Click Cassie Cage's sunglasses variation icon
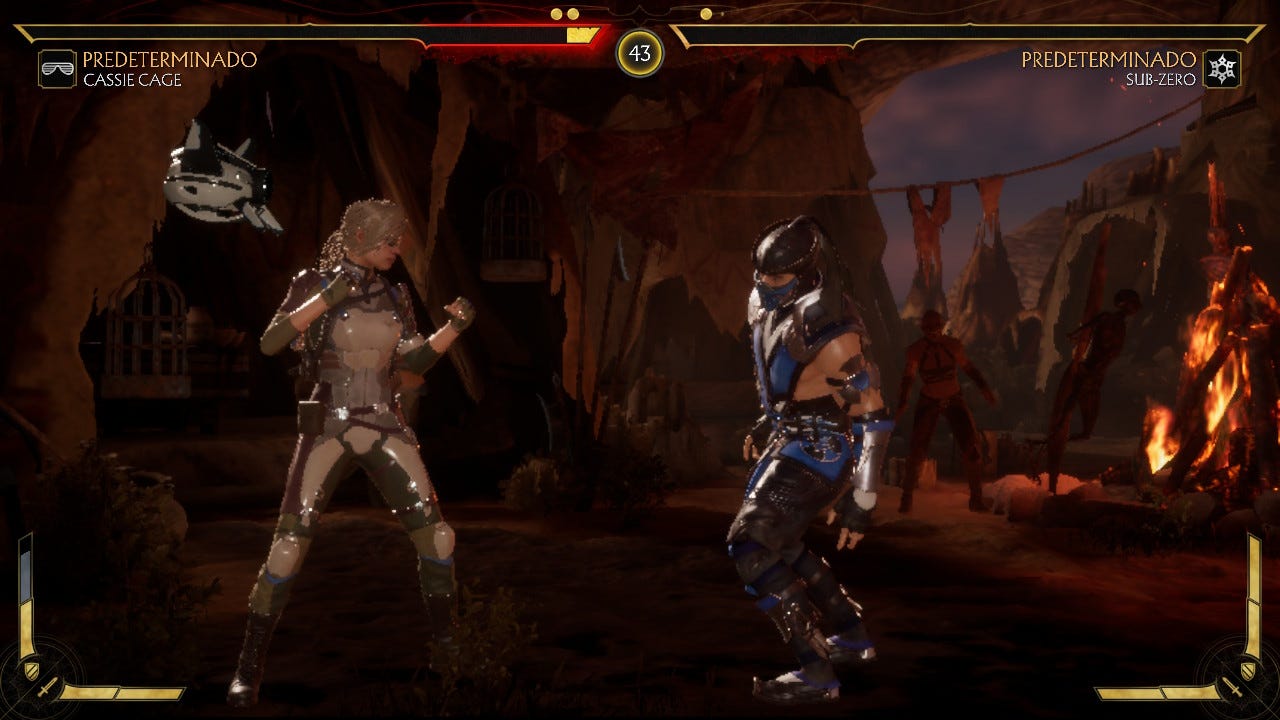The width and height of the screenshot is (1280, 720). point(57,69)
